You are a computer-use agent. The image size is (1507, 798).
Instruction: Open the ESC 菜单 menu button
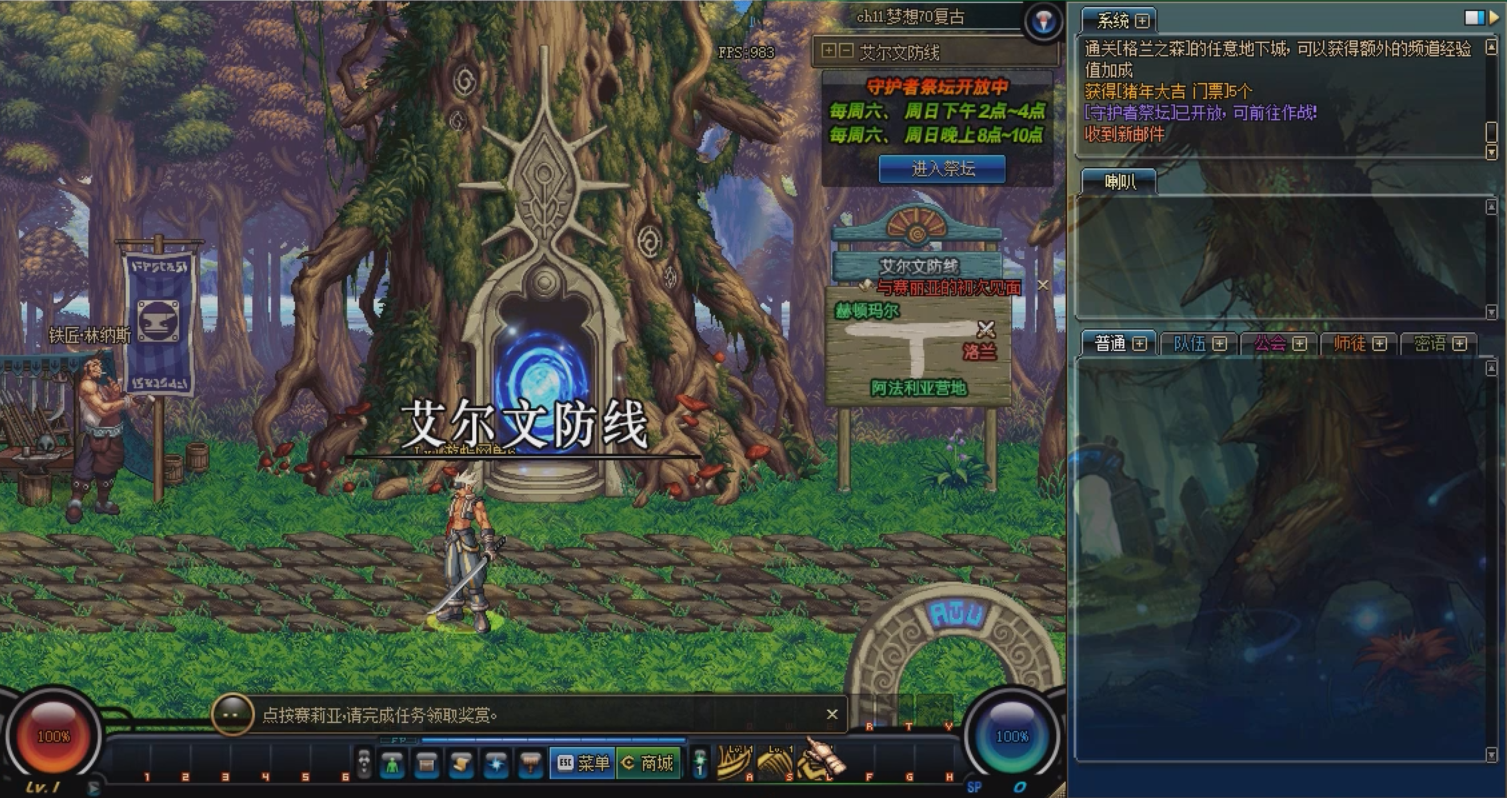click(x=580, y=763)
